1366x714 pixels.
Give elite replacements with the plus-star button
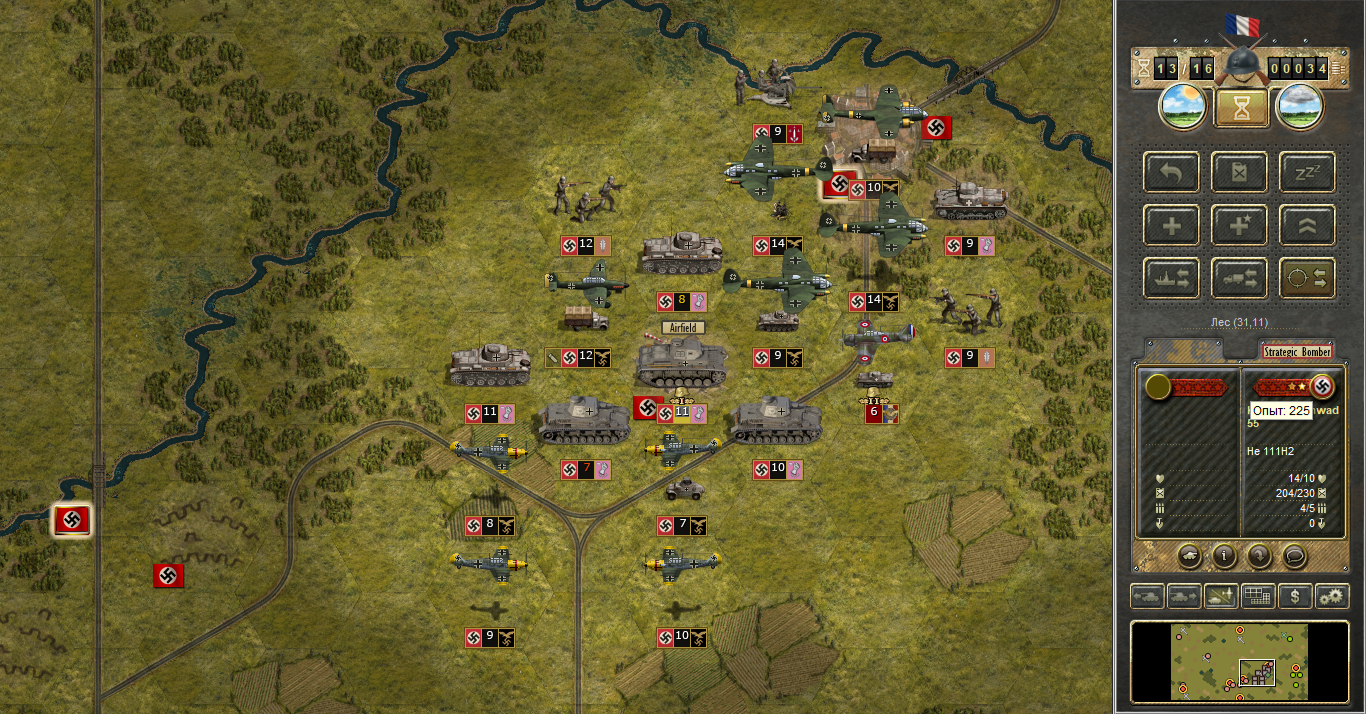click(1240, 225)
